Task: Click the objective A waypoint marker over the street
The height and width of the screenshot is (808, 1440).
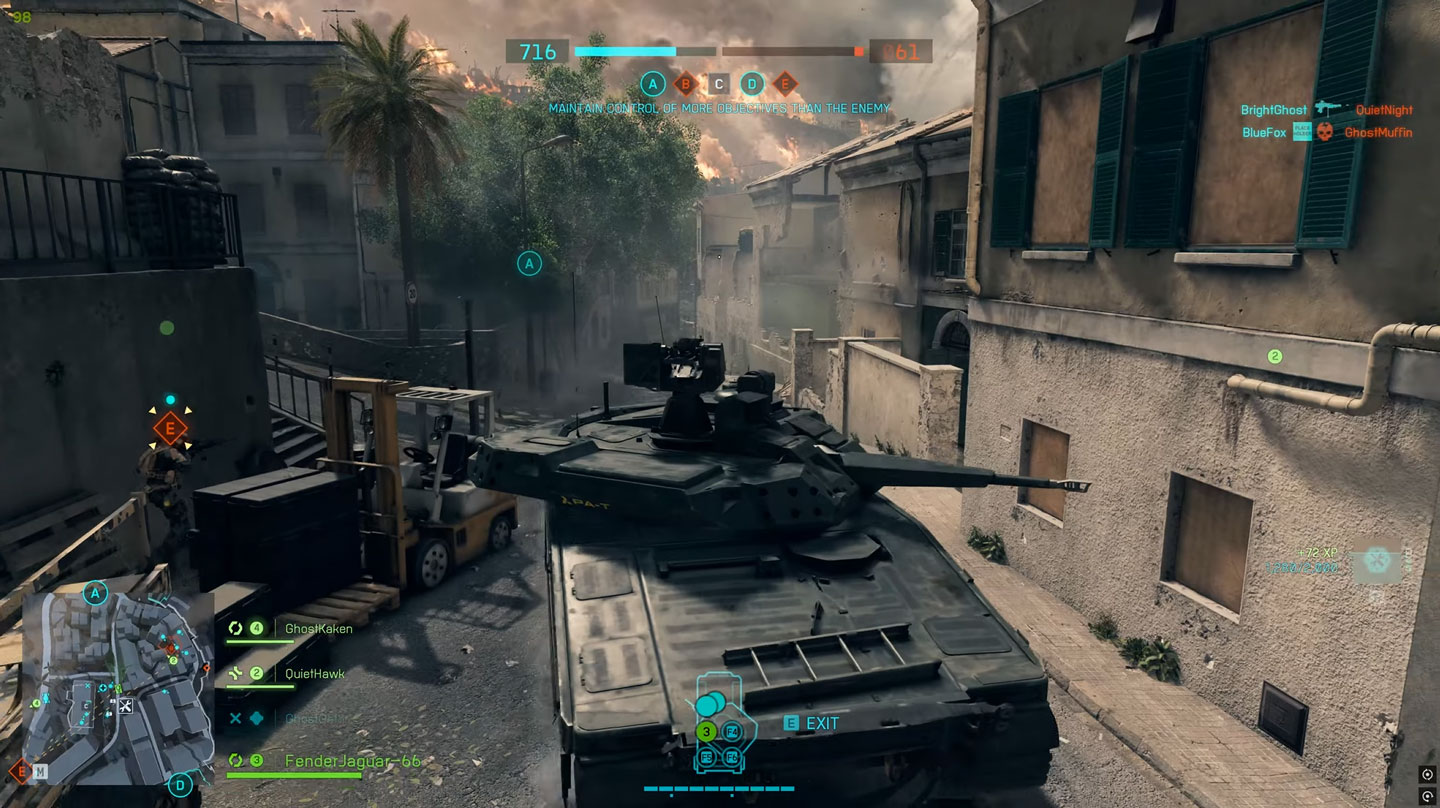Action: click(x=529, y=263)
